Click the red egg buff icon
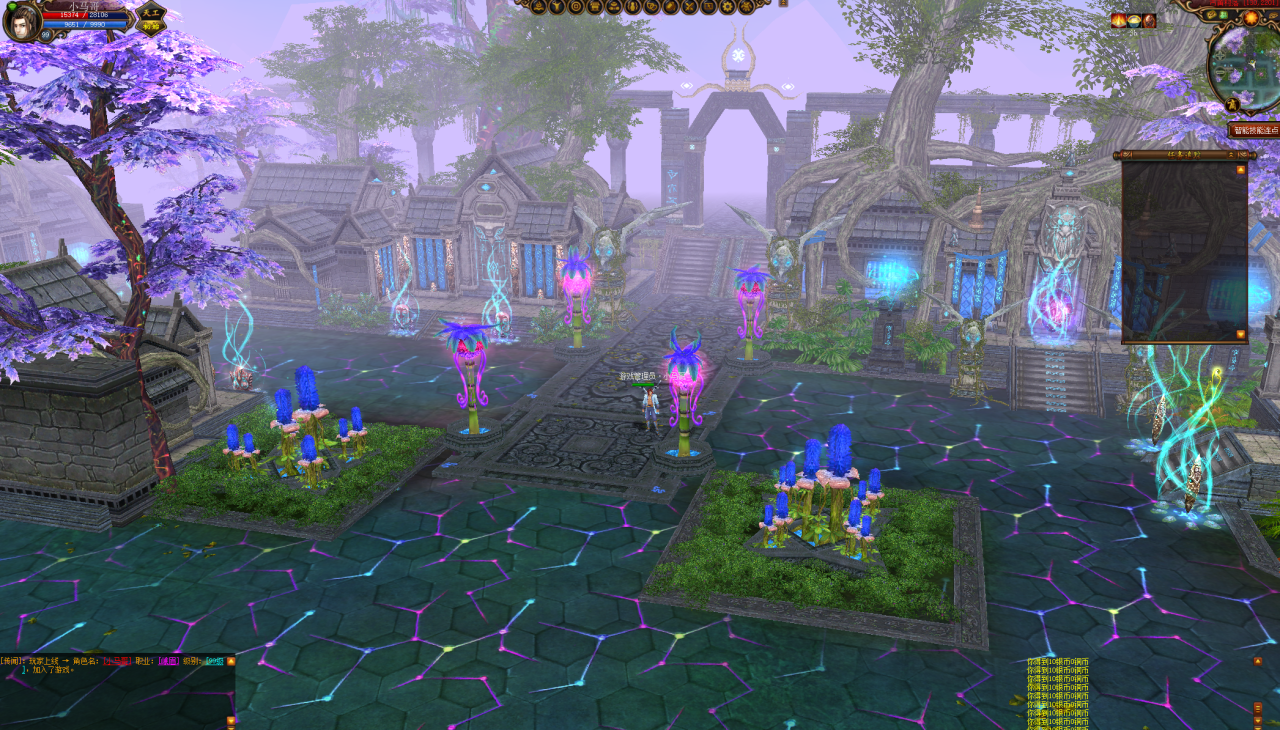 tap(1149, 21)
